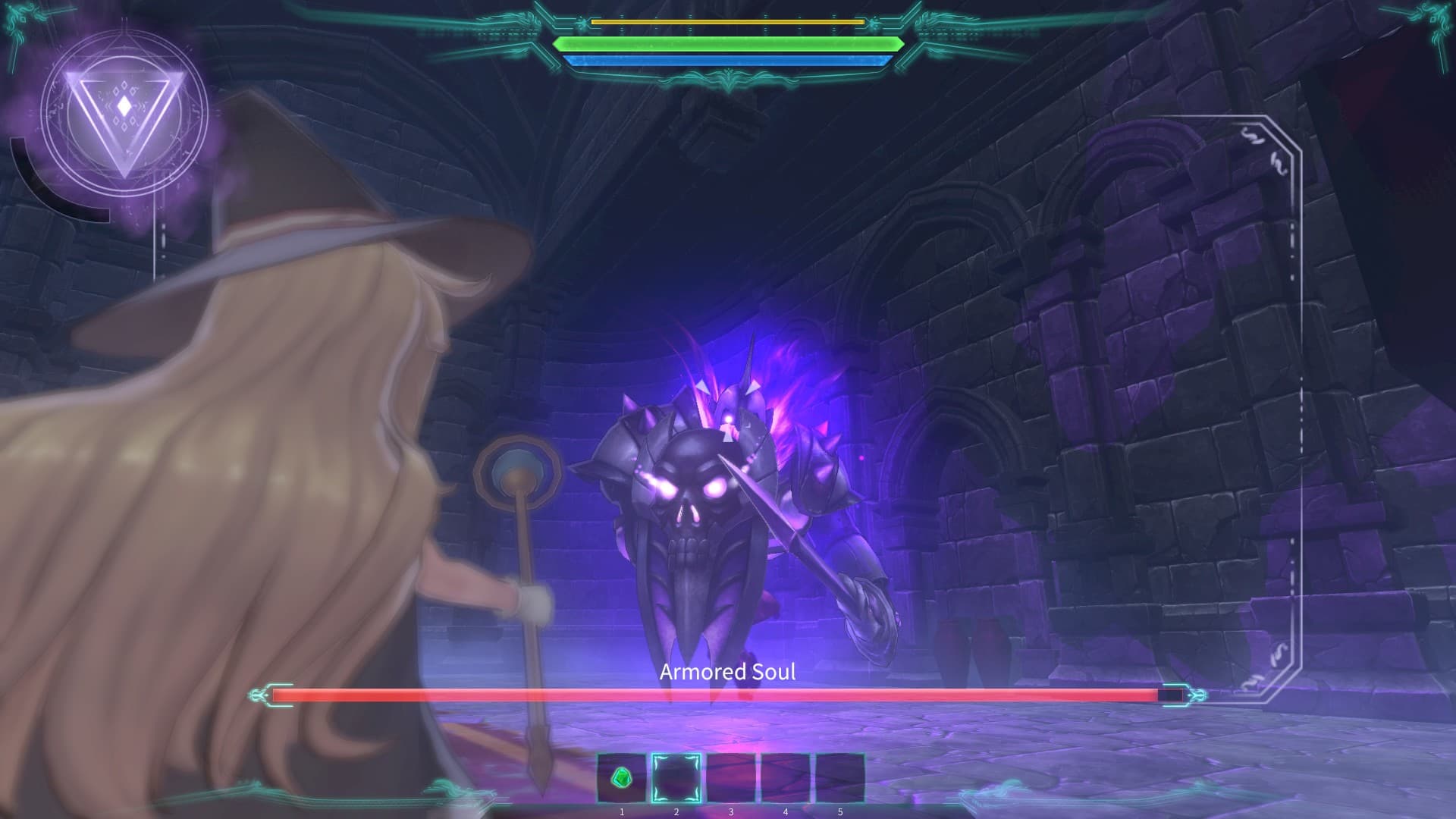Click the Armored Soul enemy's glowing skull face
Screen dimensions: 1456x819
click(x=692, y=493)
